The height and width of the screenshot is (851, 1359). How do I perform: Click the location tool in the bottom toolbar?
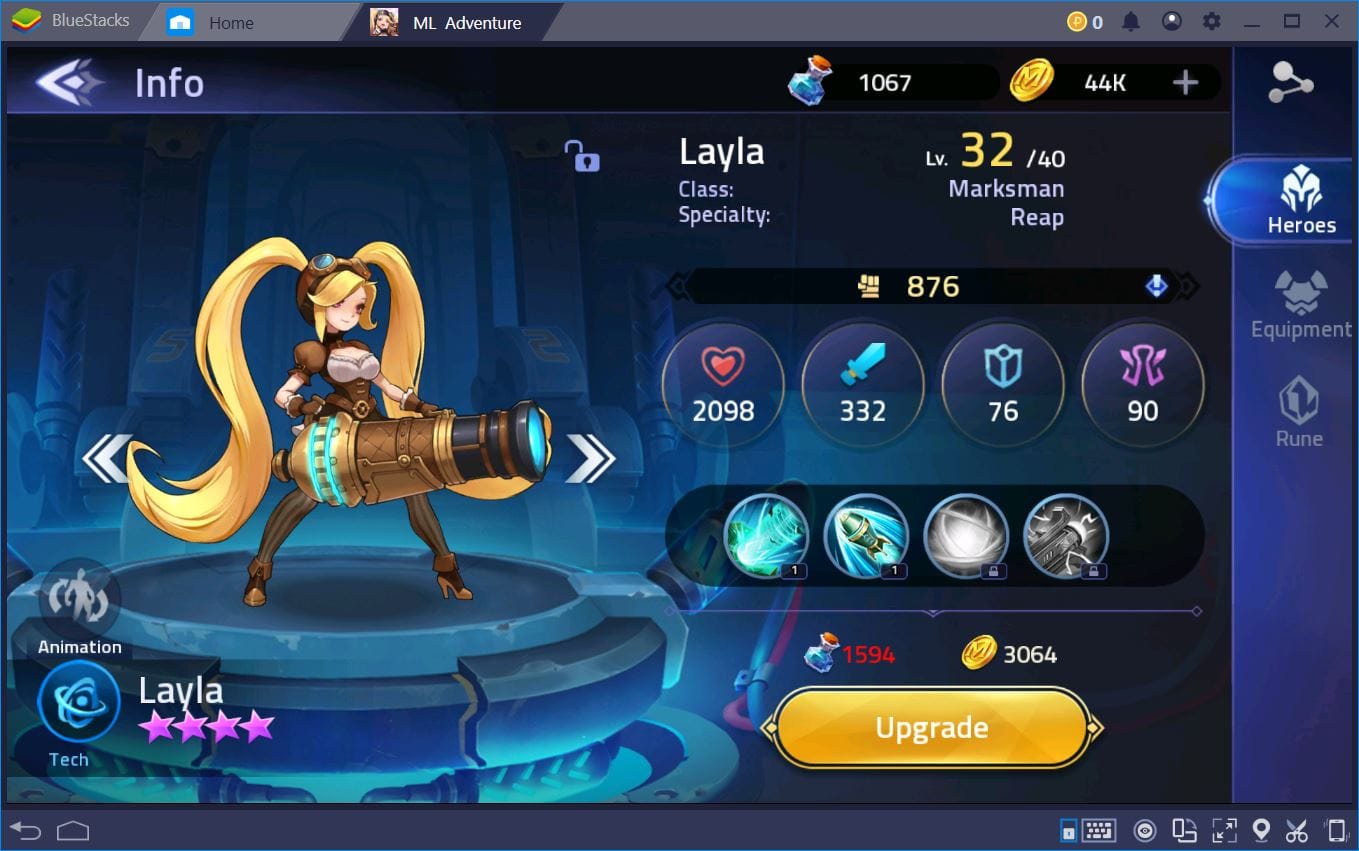(x=1261, y=830)
